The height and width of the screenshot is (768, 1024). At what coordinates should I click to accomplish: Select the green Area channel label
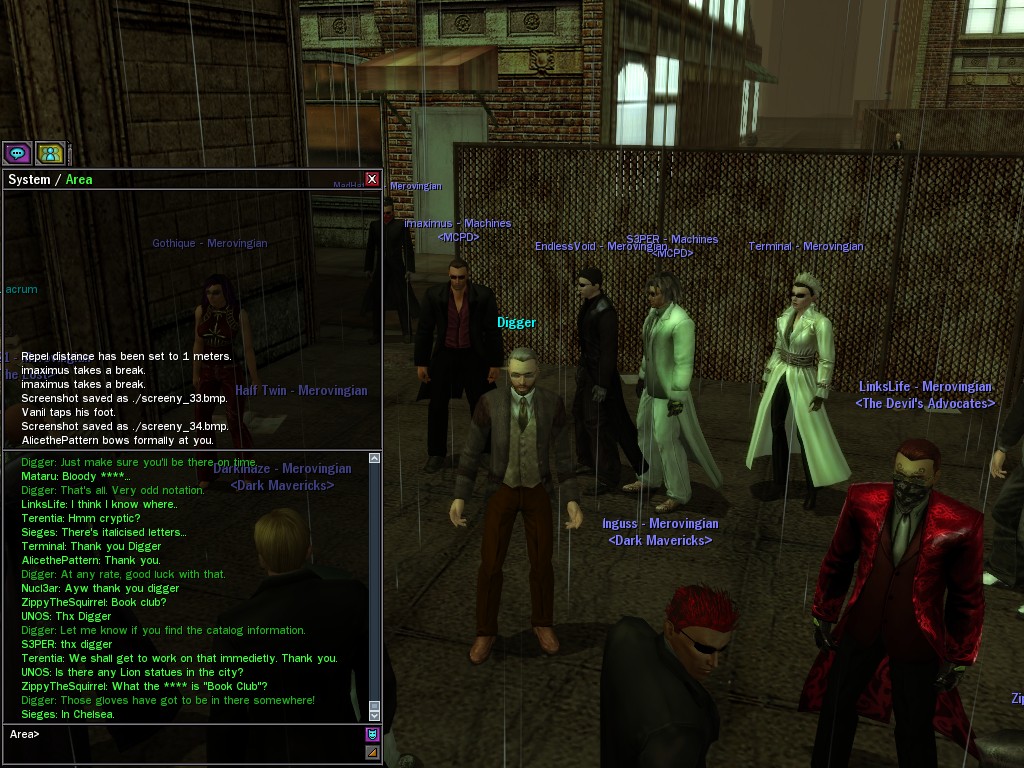(x=79, y=180)
